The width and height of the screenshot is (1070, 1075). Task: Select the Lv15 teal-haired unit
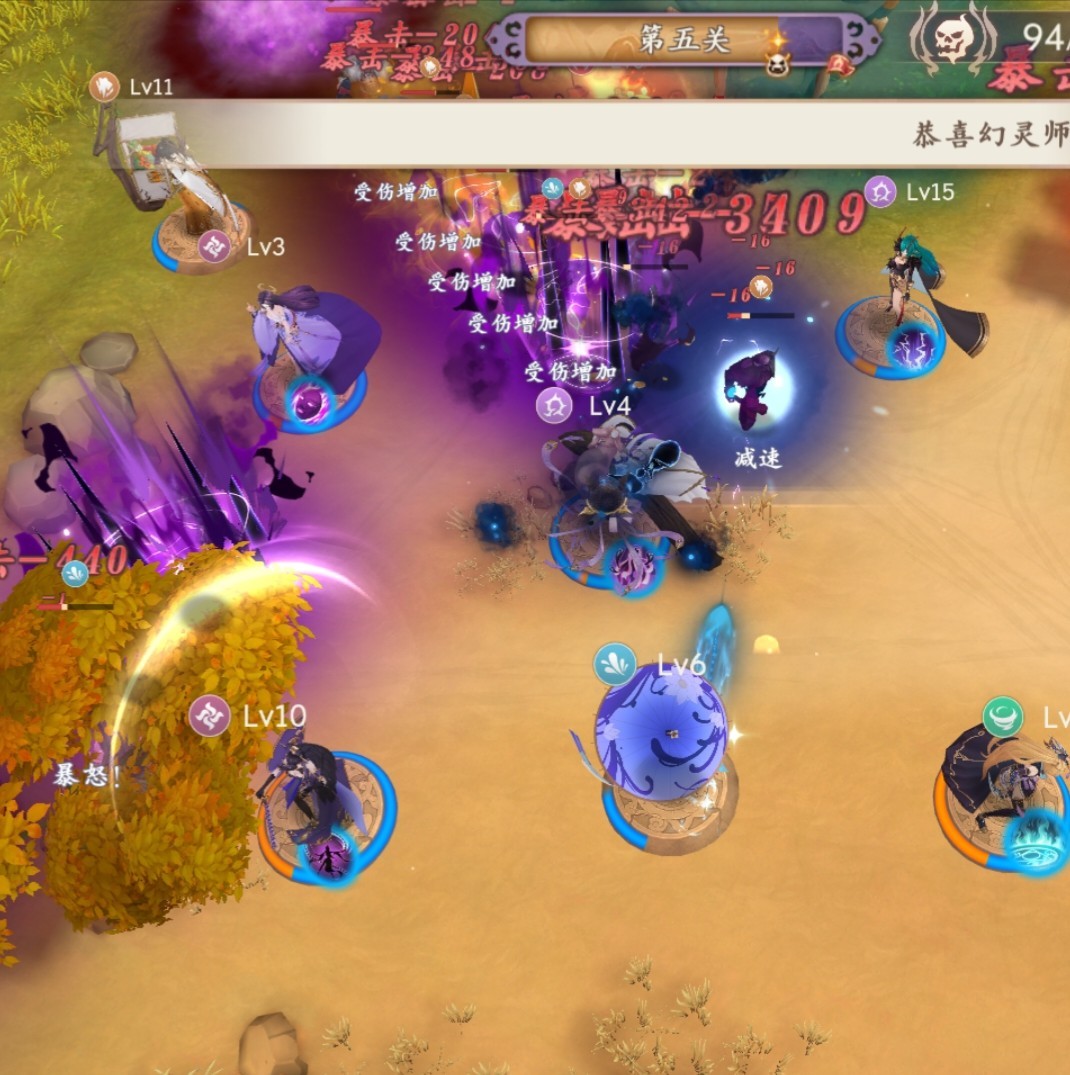click(906, 300)
